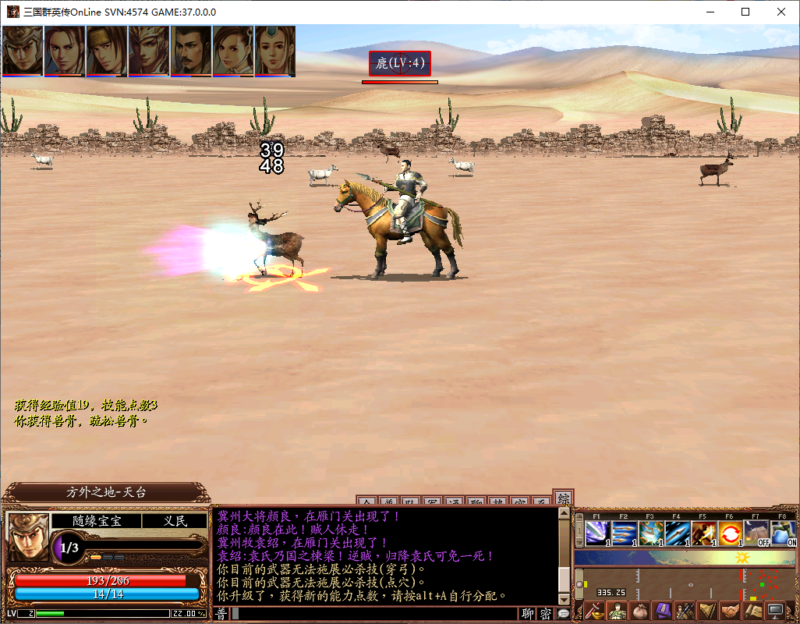Viewport: 800px width, 624px height.
Task: Toggle the F7 camp tent skill
Action: pos(757,531)
